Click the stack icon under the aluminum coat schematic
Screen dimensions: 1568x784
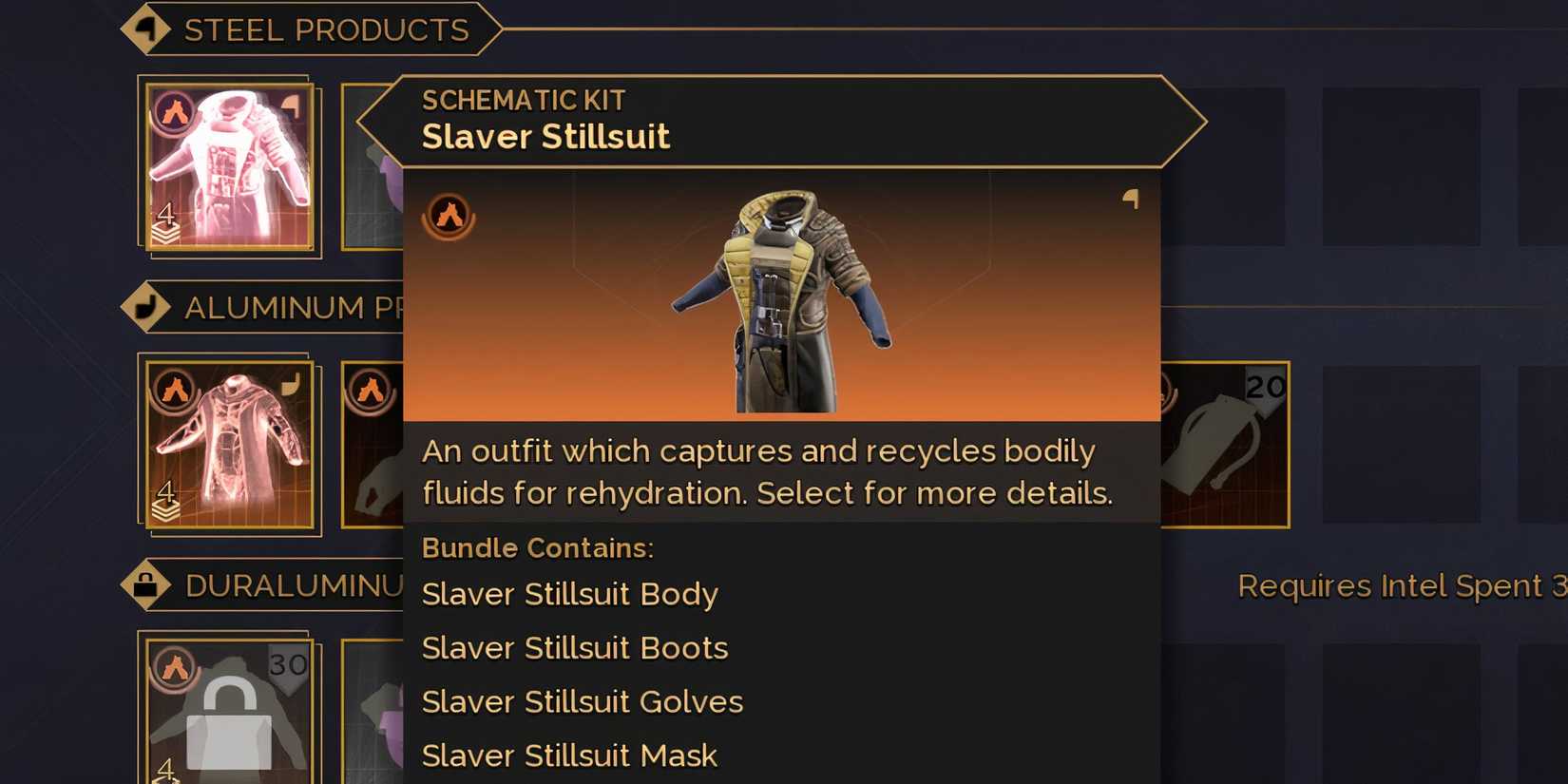pyautogui.click(x=167, y=504)
